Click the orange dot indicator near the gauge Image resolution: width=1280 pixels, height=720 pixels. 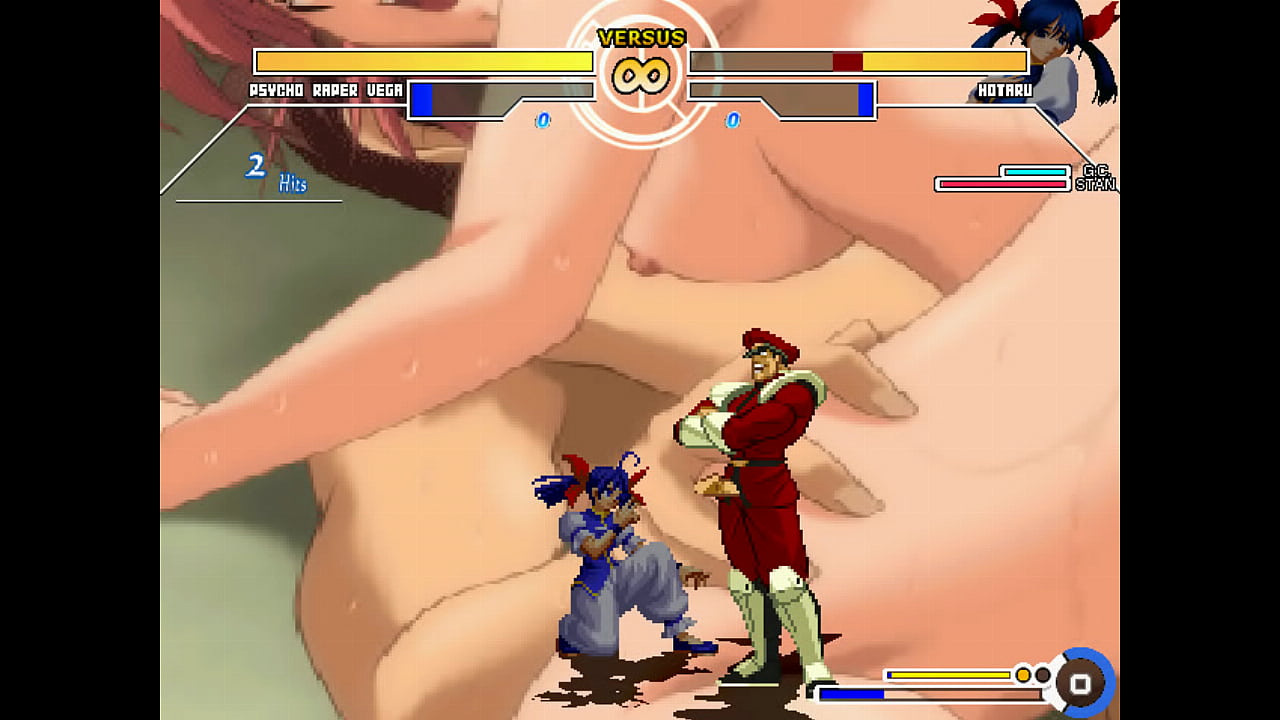1020,675
